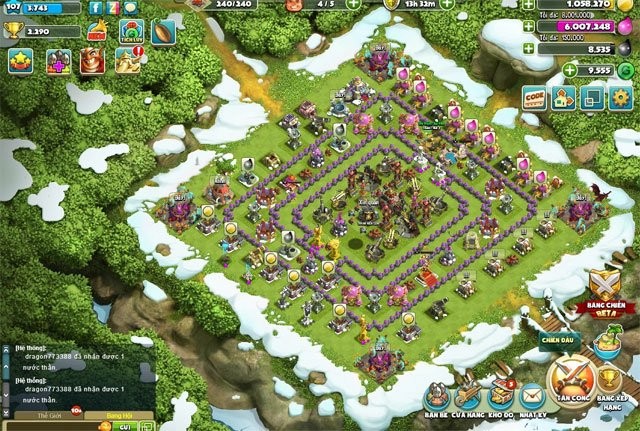Click the Facebook share icon
Screen dimensions: 640x431
pyautogui.click(x=96, y=7)
